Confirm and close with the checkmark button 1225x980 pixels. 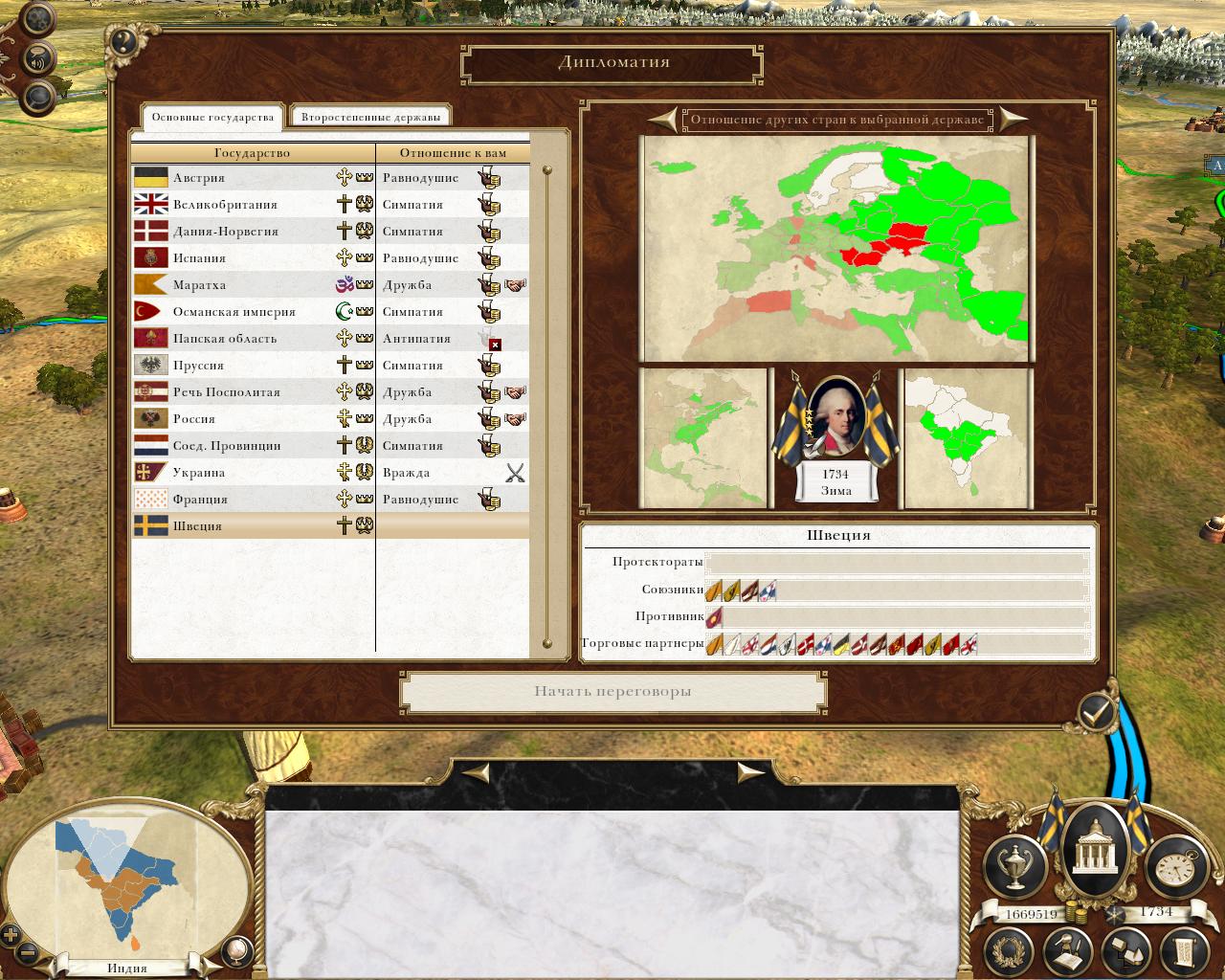point(1097,712)
